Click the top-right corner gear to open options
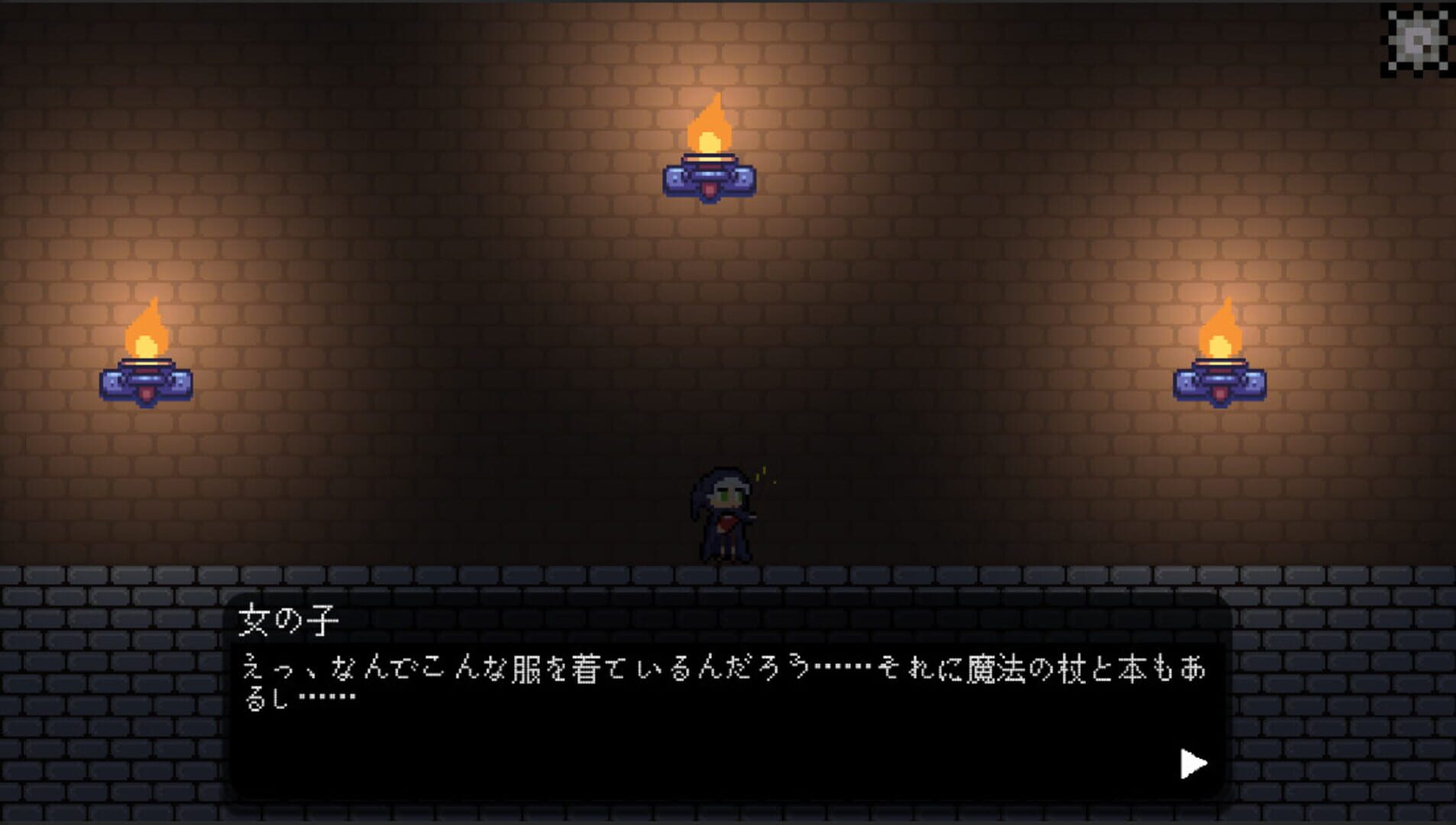The width and height of the screenshot is (1456, 825). pos(1417,38)
